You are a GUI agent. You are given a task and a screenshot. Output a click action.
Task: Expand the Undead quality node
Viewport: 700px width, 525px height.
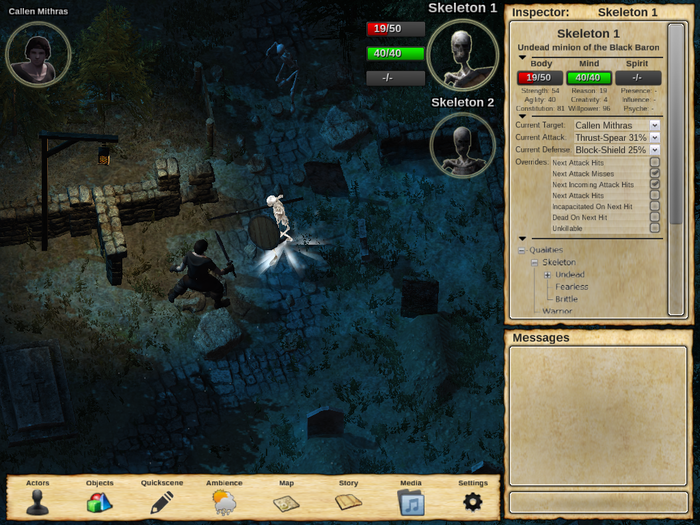547,275
